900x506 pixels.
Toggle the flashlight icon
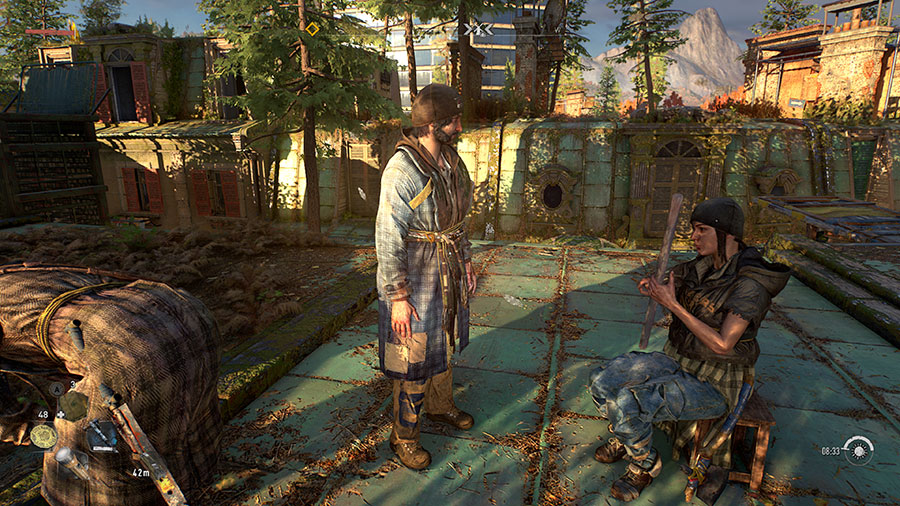69,462
